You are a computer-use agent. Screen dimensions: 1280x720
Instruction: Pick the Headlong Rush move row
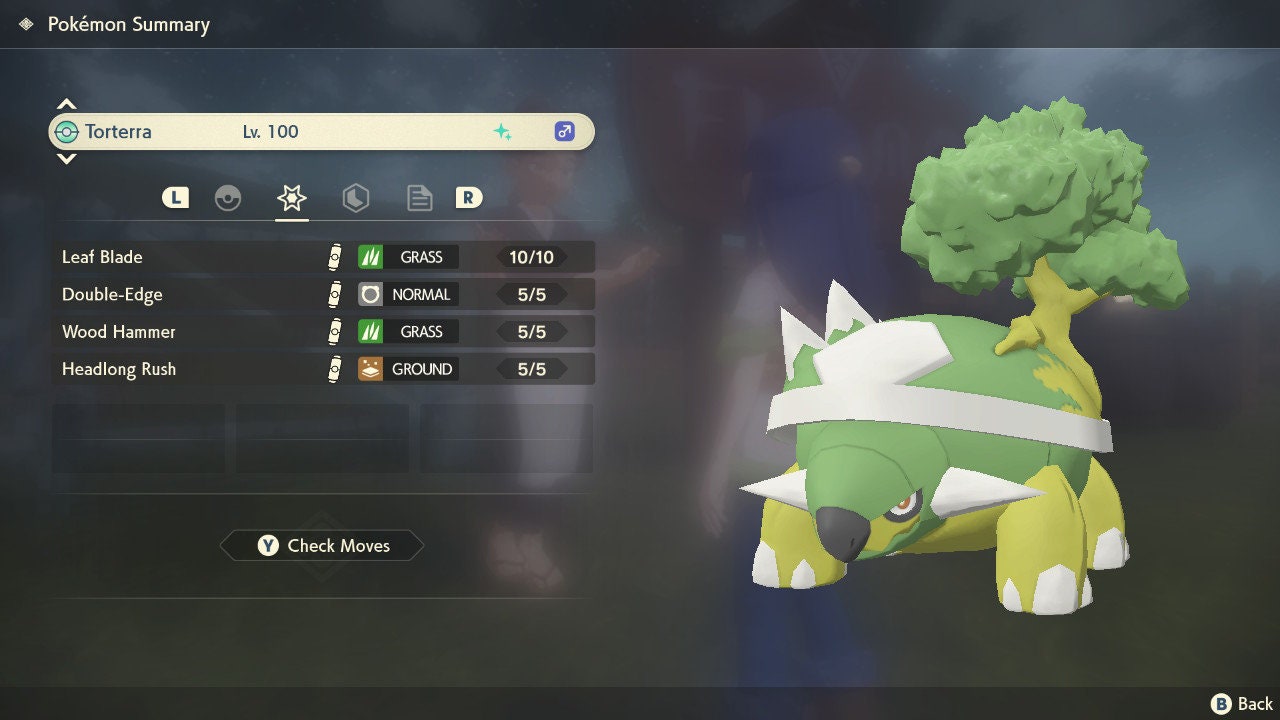point(322,369)
